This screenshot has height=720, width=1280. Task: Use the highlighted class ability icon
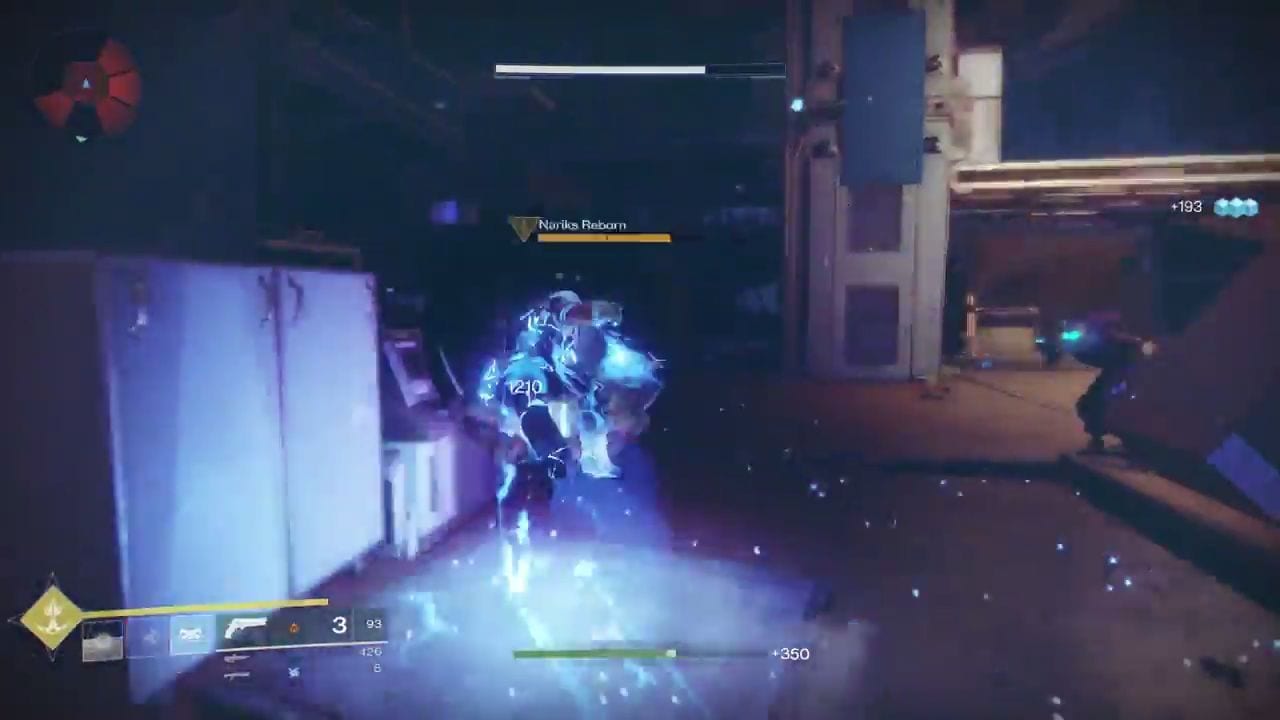pyautogui.click(x=191, y=635)
